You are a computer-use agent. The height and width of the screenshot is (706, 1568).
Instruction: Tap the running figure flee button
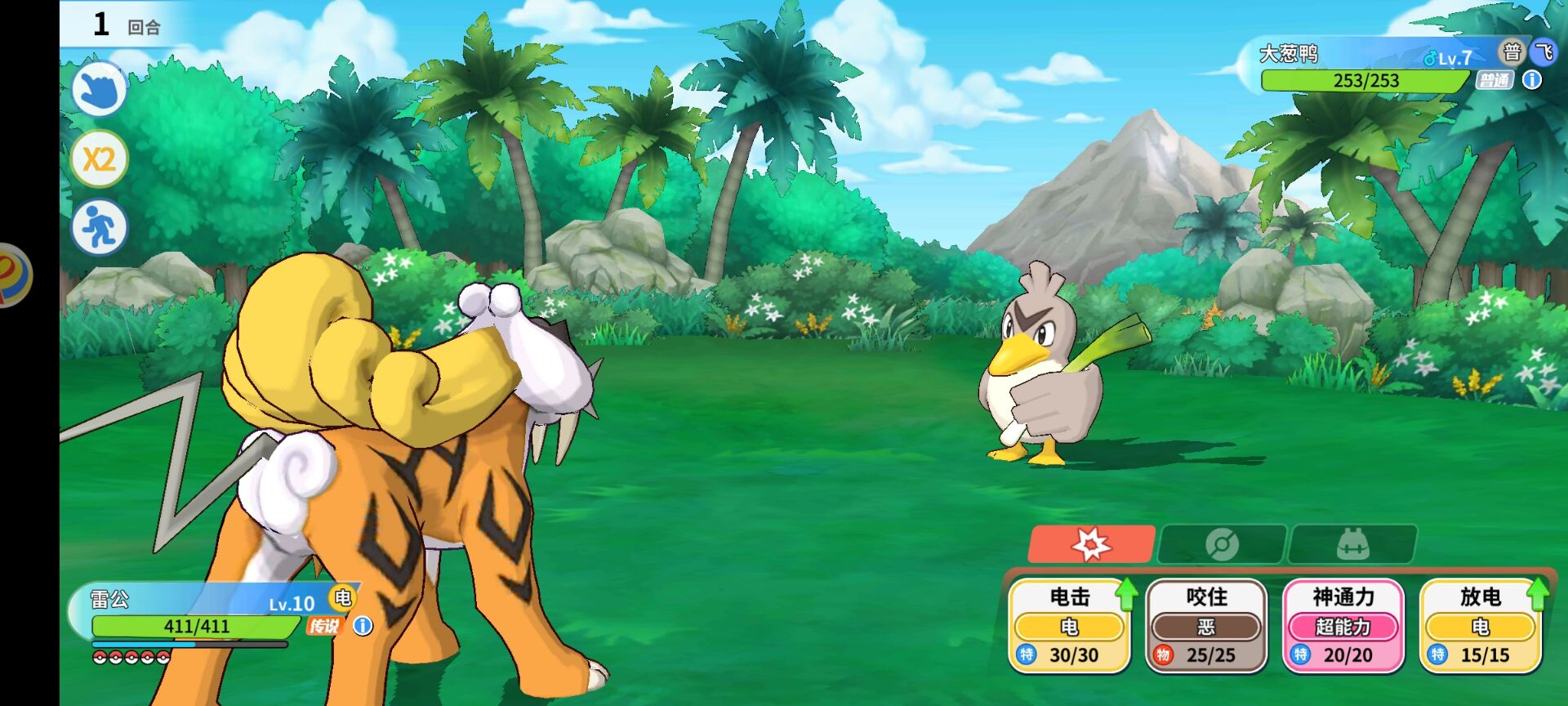coord(100,227)
